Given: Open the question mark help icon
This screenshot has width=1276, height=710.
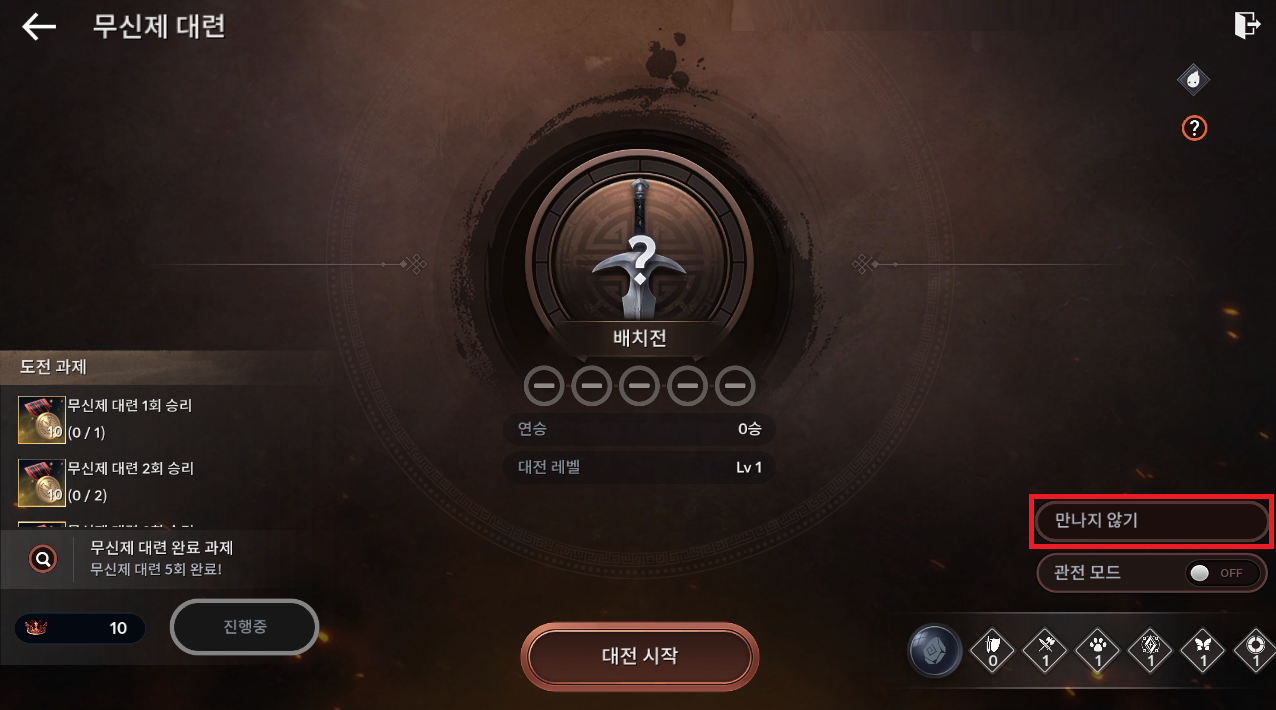Looking at the screenshot, I should 1194,128.
